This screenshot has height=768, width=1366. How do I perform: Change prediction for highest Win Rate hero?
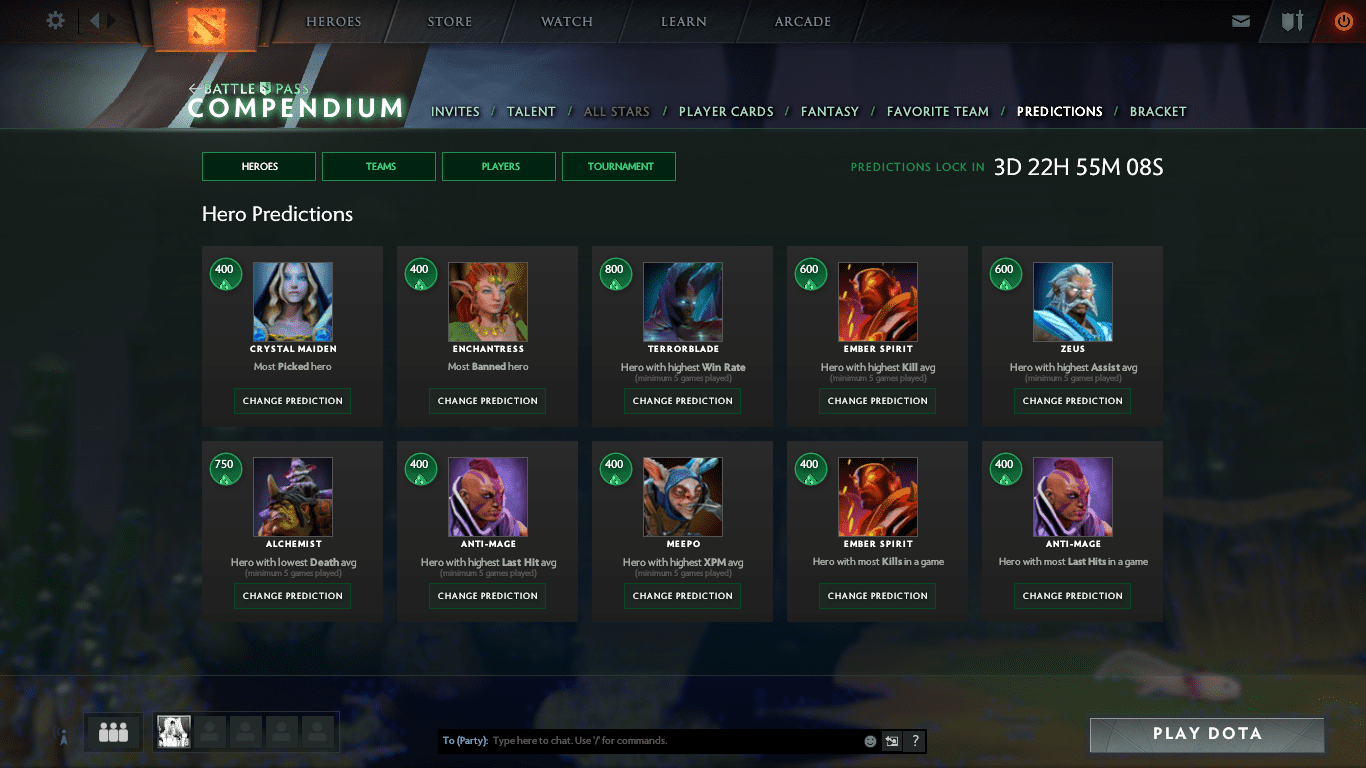[x=683, y=401]
